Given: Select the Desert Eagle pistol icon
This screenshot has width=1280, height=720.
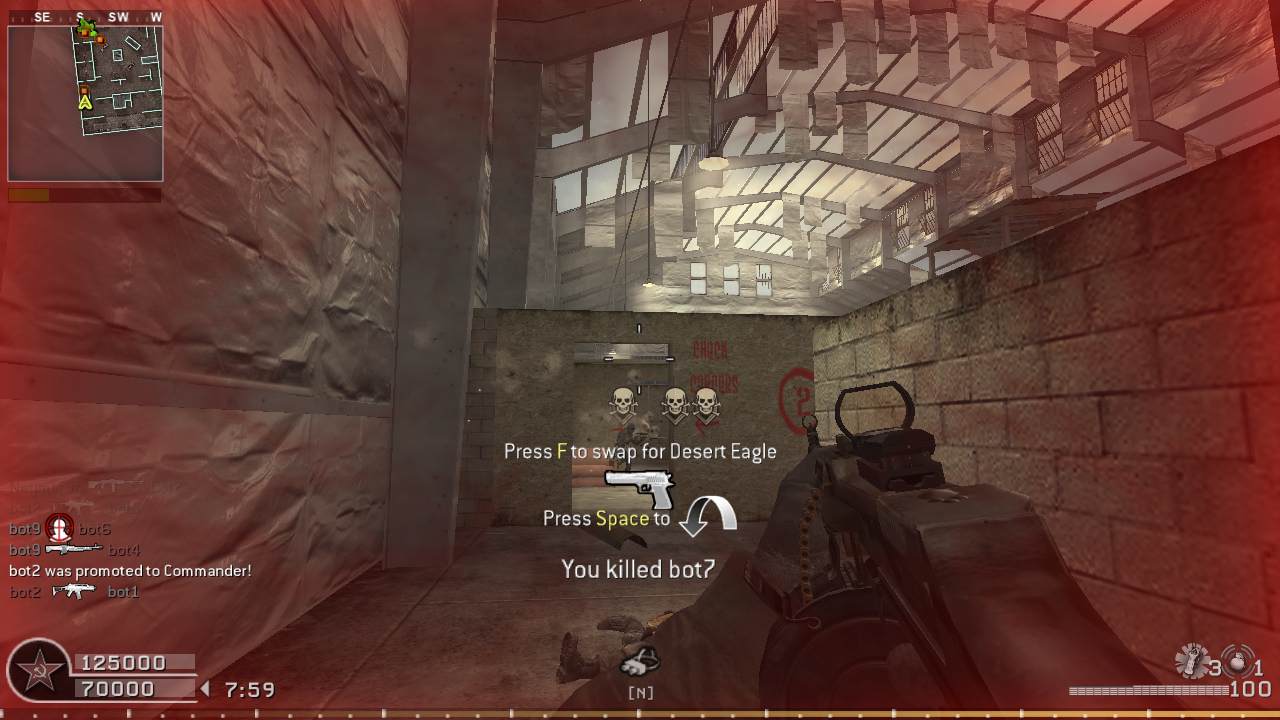Looking at the screenshot, I should pyautogui.click(x=640, y=489).
